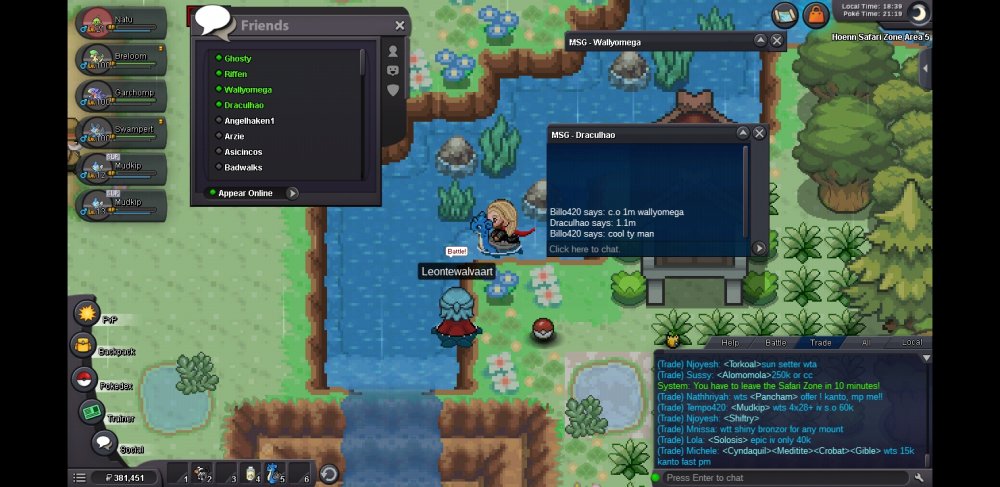
Task: Open the Trainer card
Action: (93, 412)
